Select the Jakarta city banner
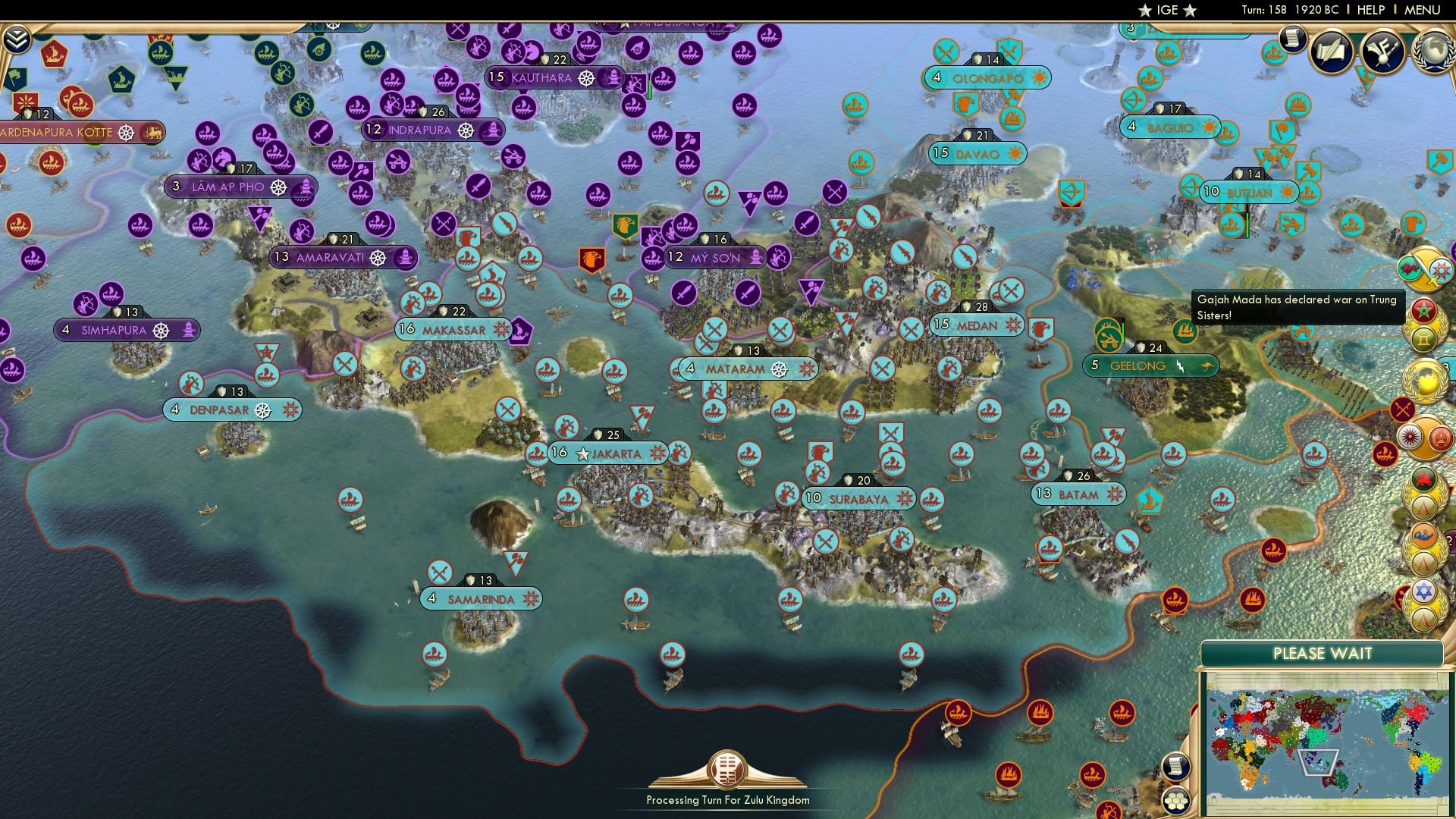 point(607,453)
